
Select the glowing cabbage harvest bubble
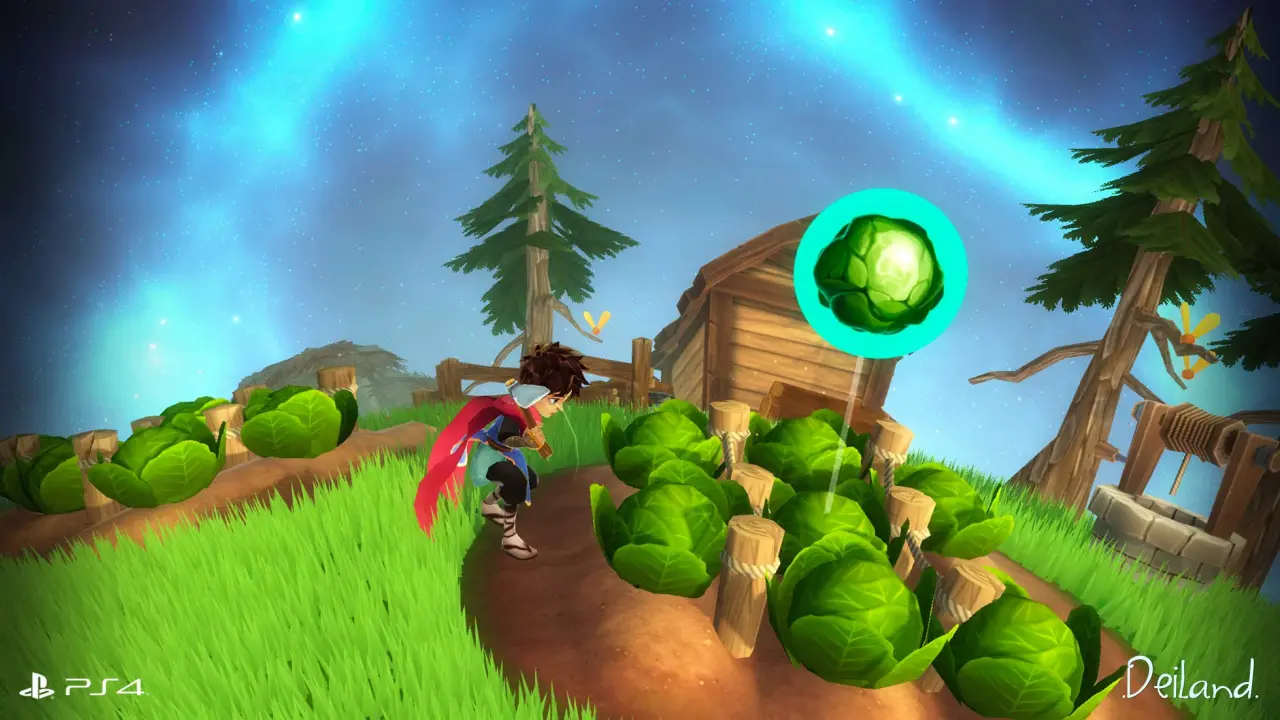click(880, 272)
